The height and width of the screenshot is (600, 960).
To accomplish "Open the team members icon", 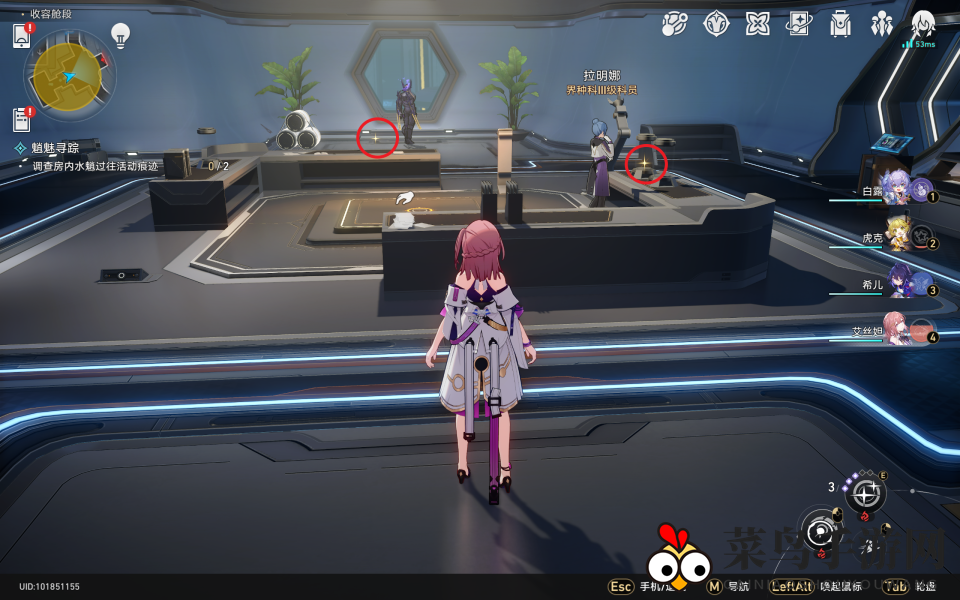I will coord(881,24).
